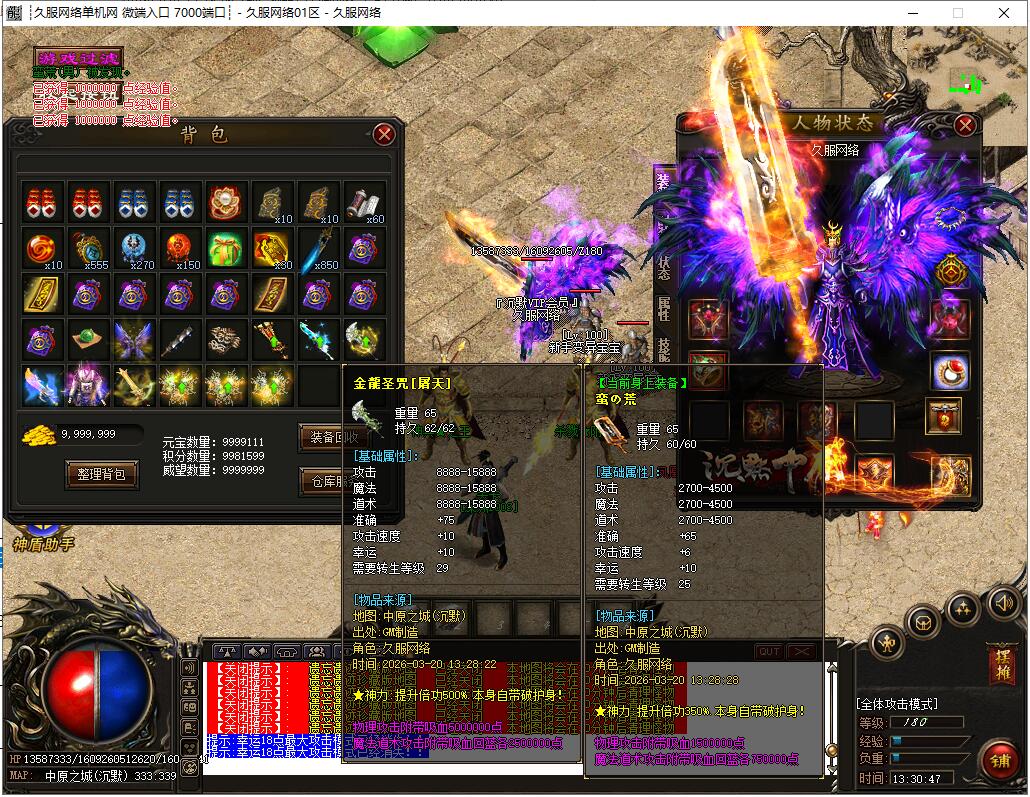The width and height of the screenshot is (1030, 797).
Task: Select the equipped gold medal emblem slot
Action: [x=950, y=271]
